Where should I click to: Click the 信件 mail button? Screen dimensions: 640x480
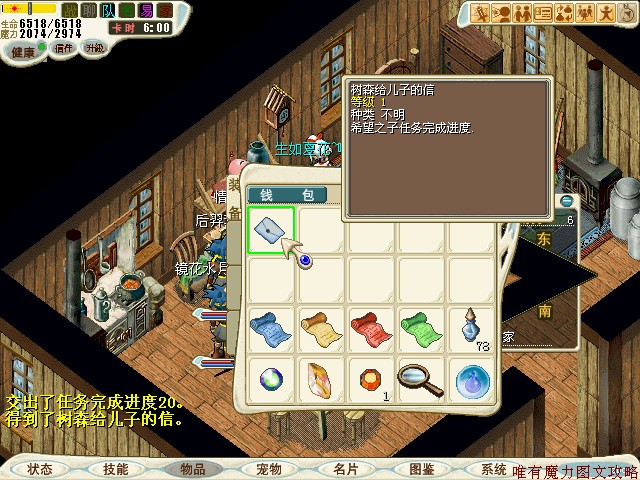[x=63, y=47]
